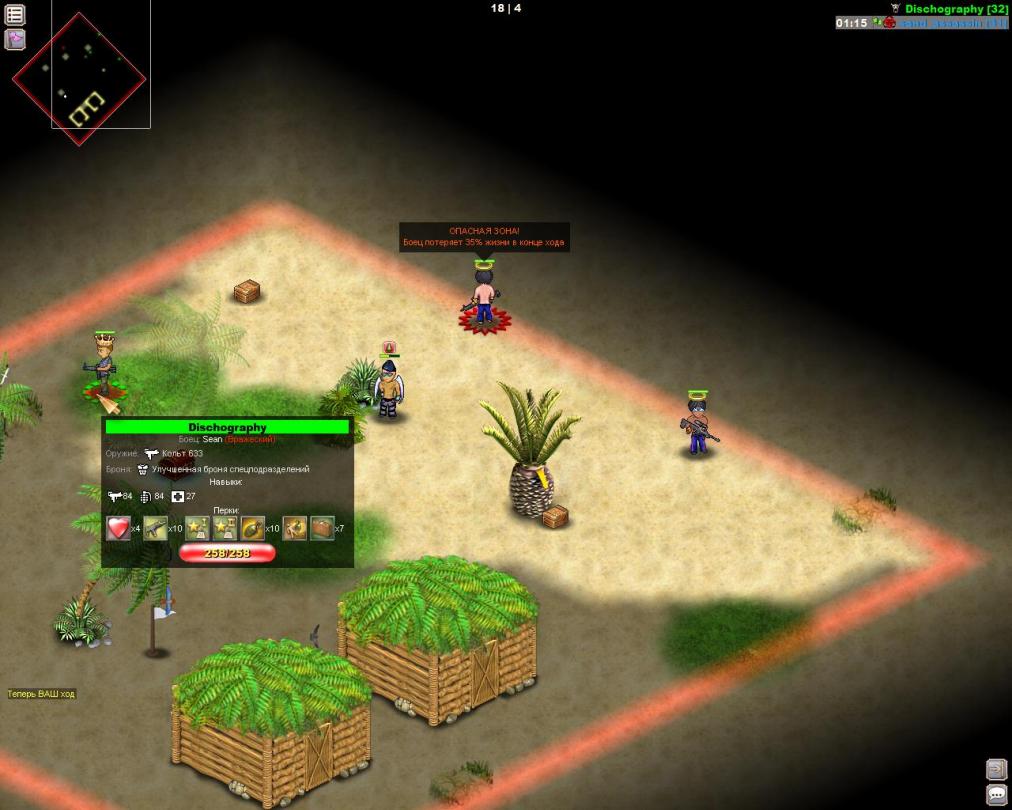Select the brown briefcase perk icon
The width and height of the screenshot is (1012, 810).
322,527
